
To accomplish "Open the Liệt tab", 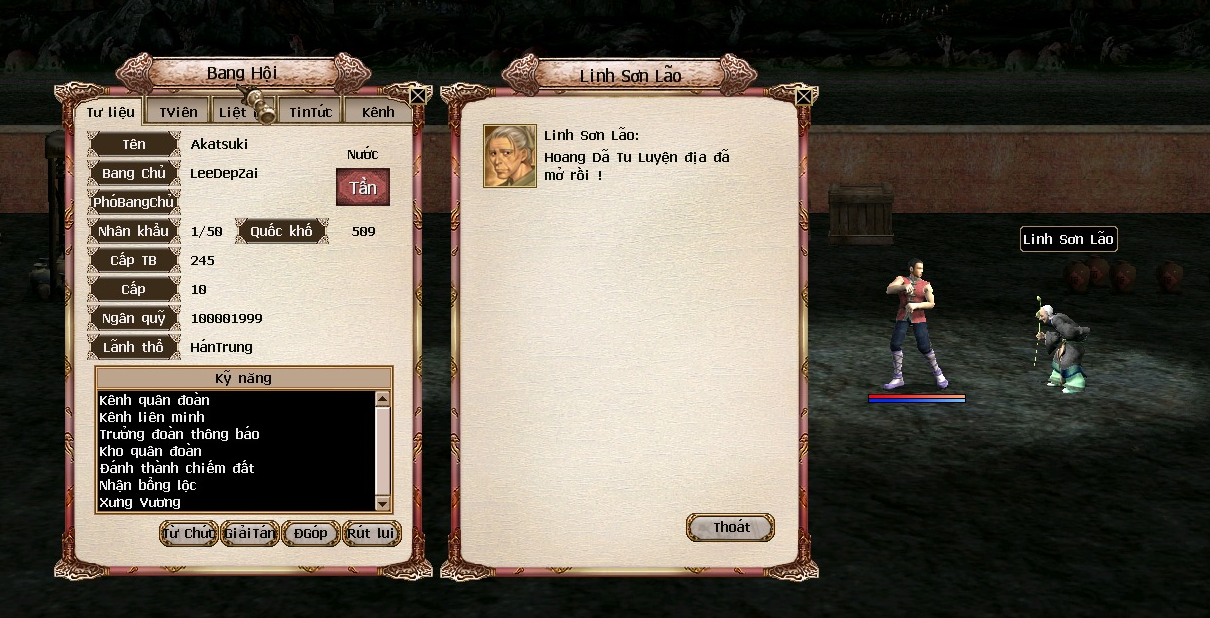I will click(x=233, y=111).
